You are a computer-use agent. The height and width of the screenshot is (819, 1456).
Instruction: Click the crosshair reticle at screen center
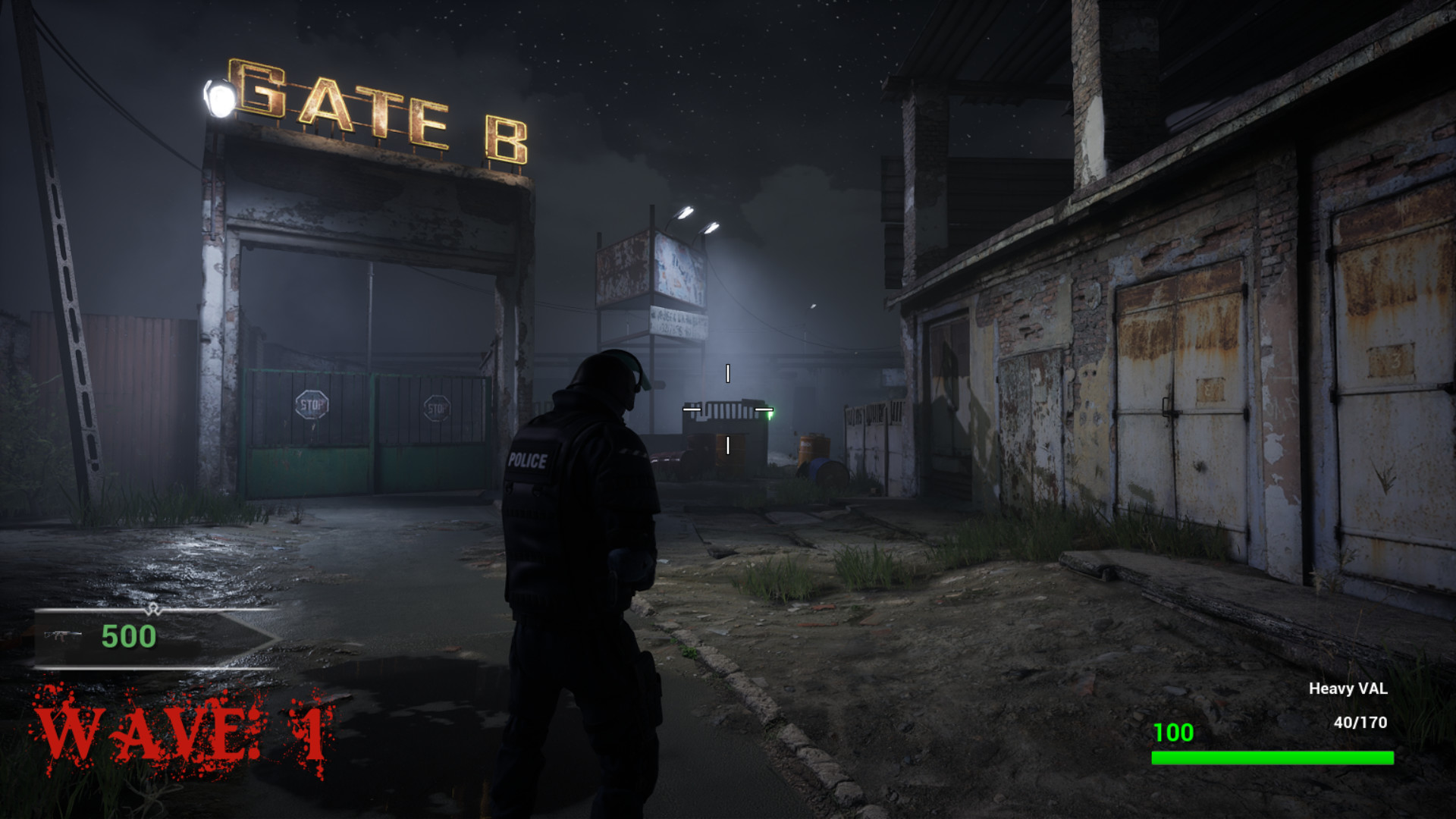(x=728, y=410)
